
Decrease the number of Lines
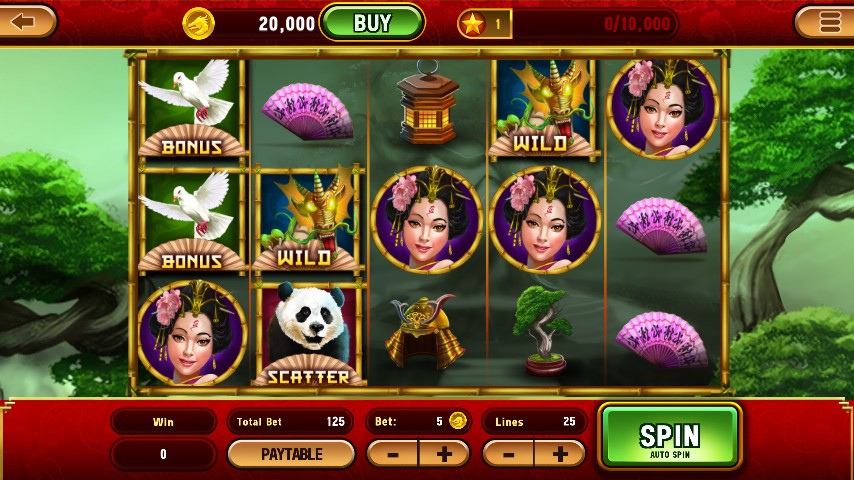[509, 454]
